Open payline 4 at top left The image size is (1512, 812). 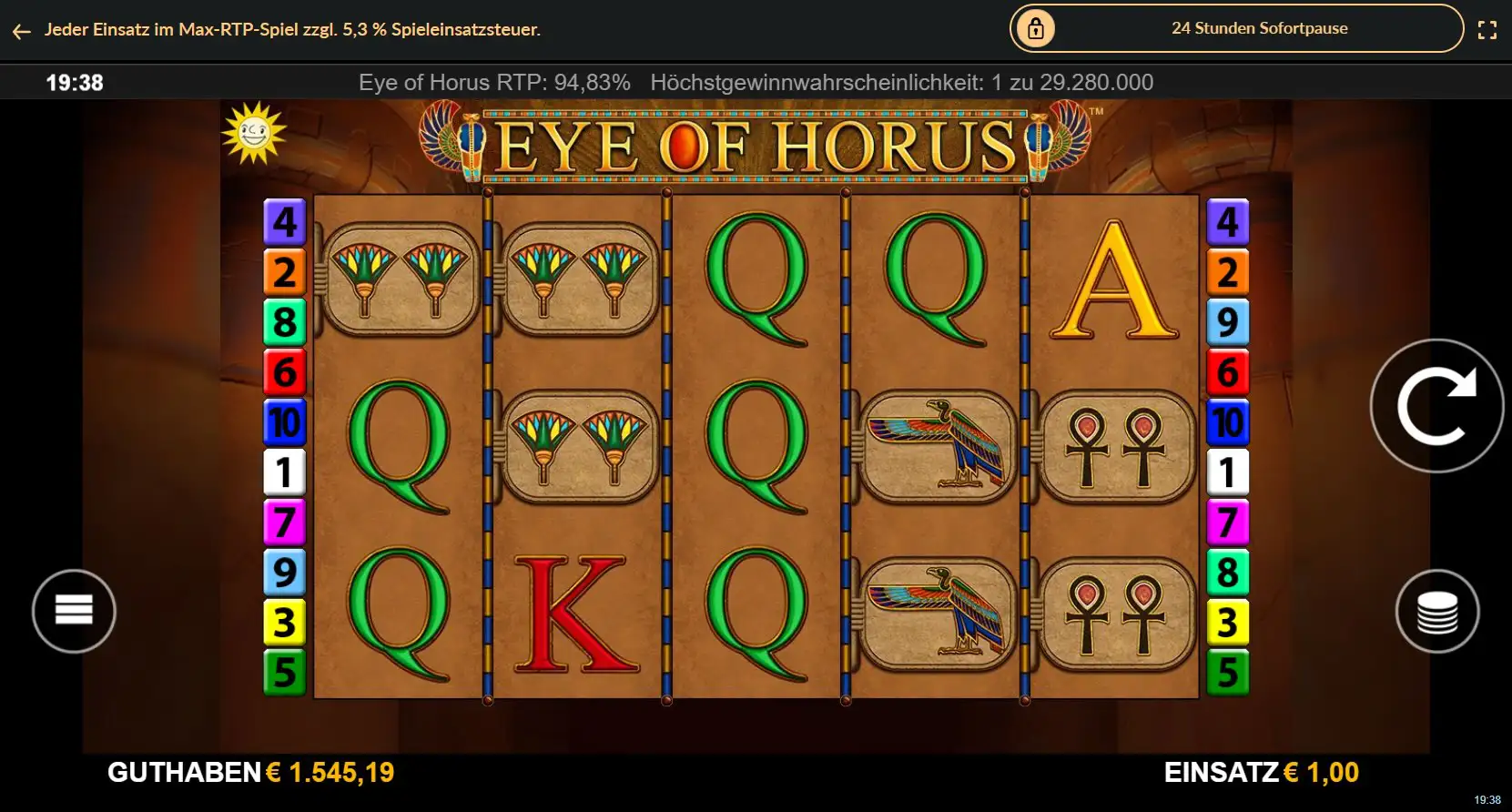[x=285, y=219]
